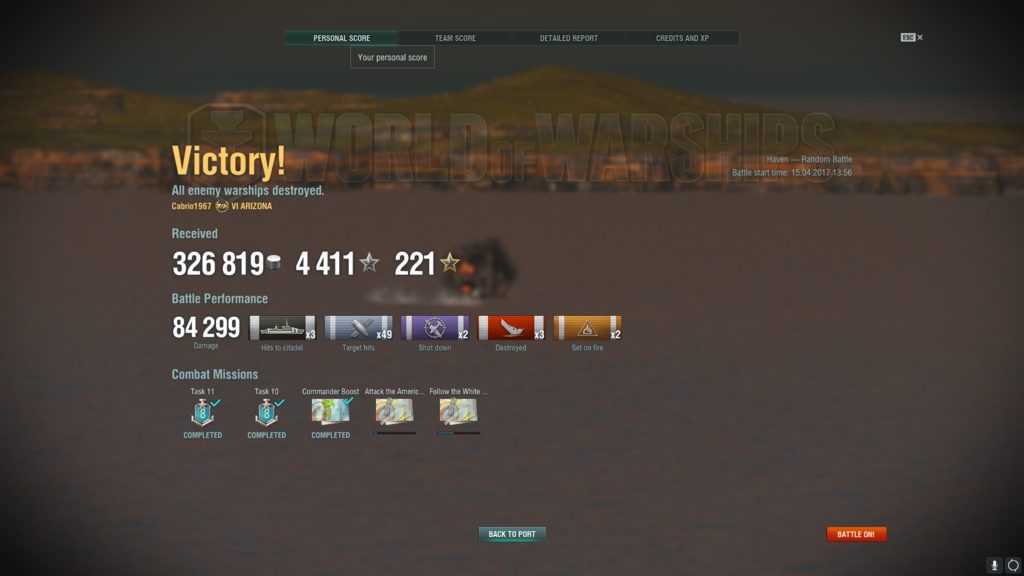Screen dimensions: 1024x576
Task: Toggle the microphone icon
Action: [994, 565]
